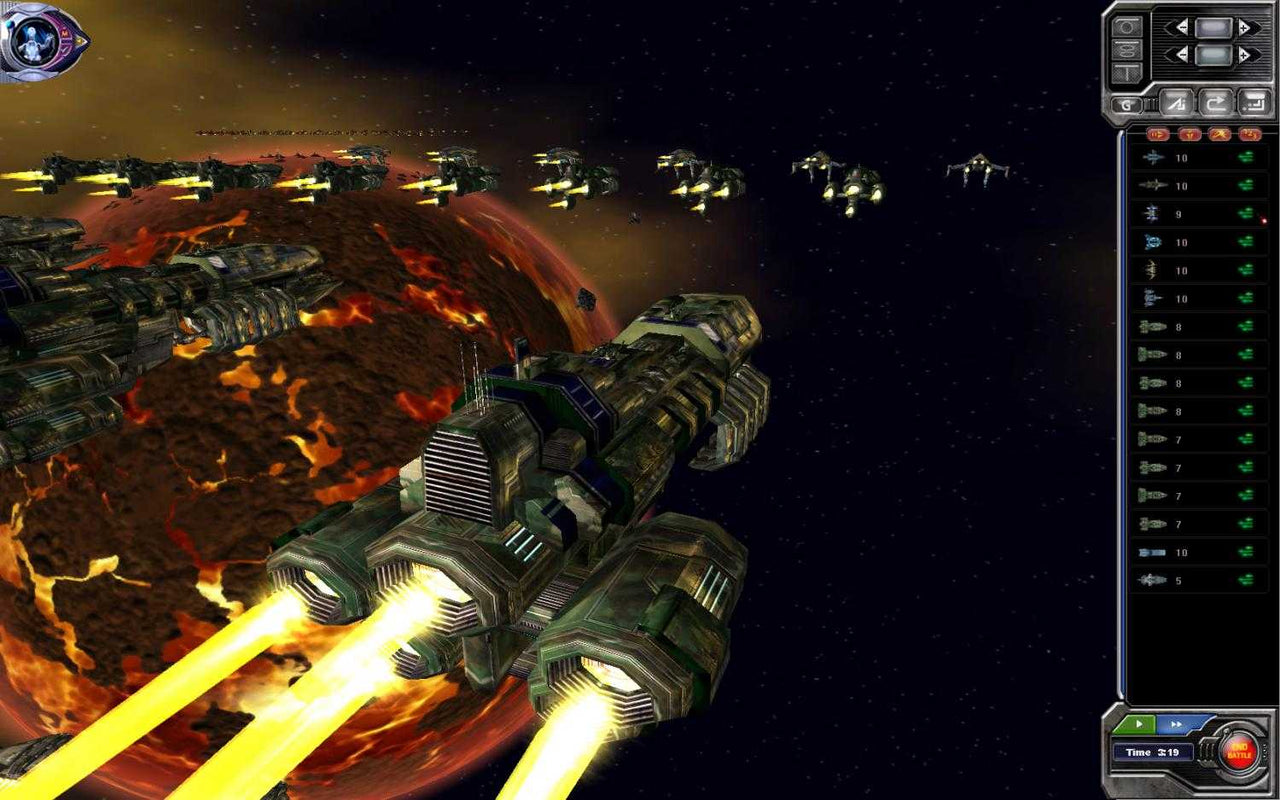
Task: Toggle the green status icon beside the count-9 ship
Action: [x=1247, y=212]
